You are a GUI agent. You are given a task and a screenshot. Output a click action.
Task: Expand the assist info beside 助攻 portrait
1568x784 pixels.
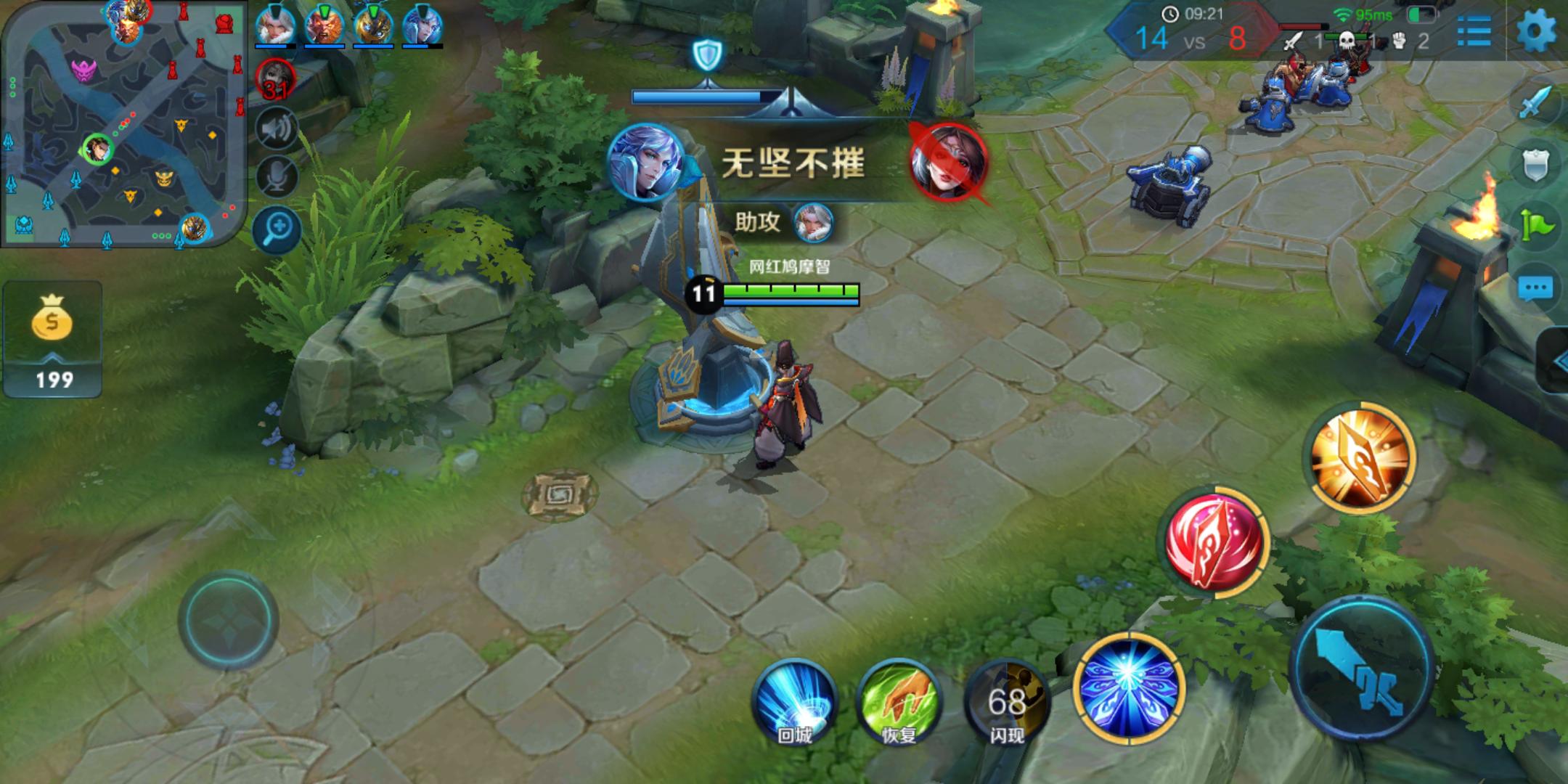point(814,224)
